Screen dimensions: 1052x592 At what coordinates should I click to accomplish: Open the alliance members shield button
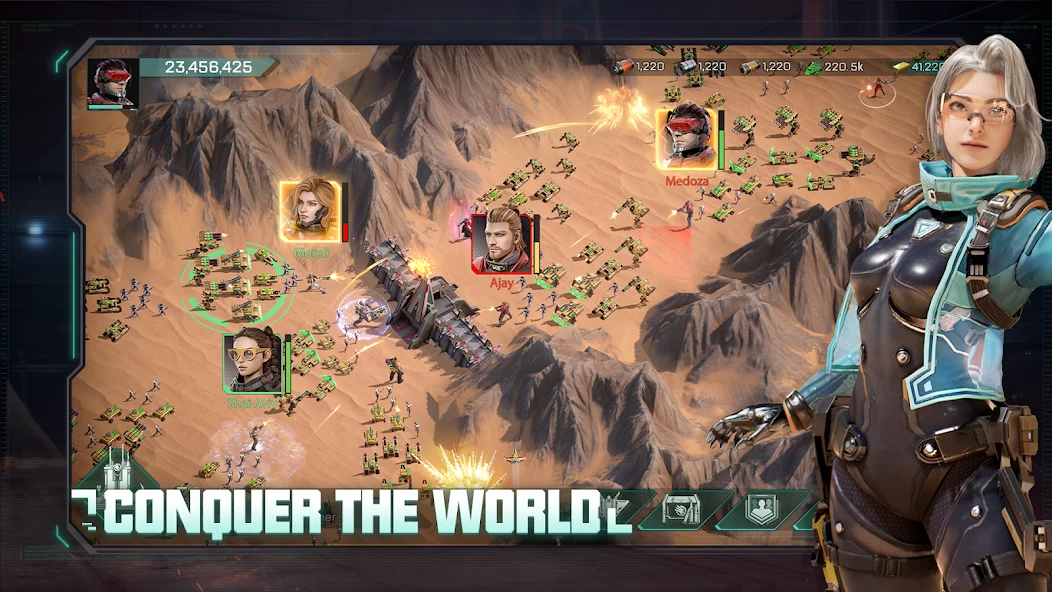pos(761,509)
